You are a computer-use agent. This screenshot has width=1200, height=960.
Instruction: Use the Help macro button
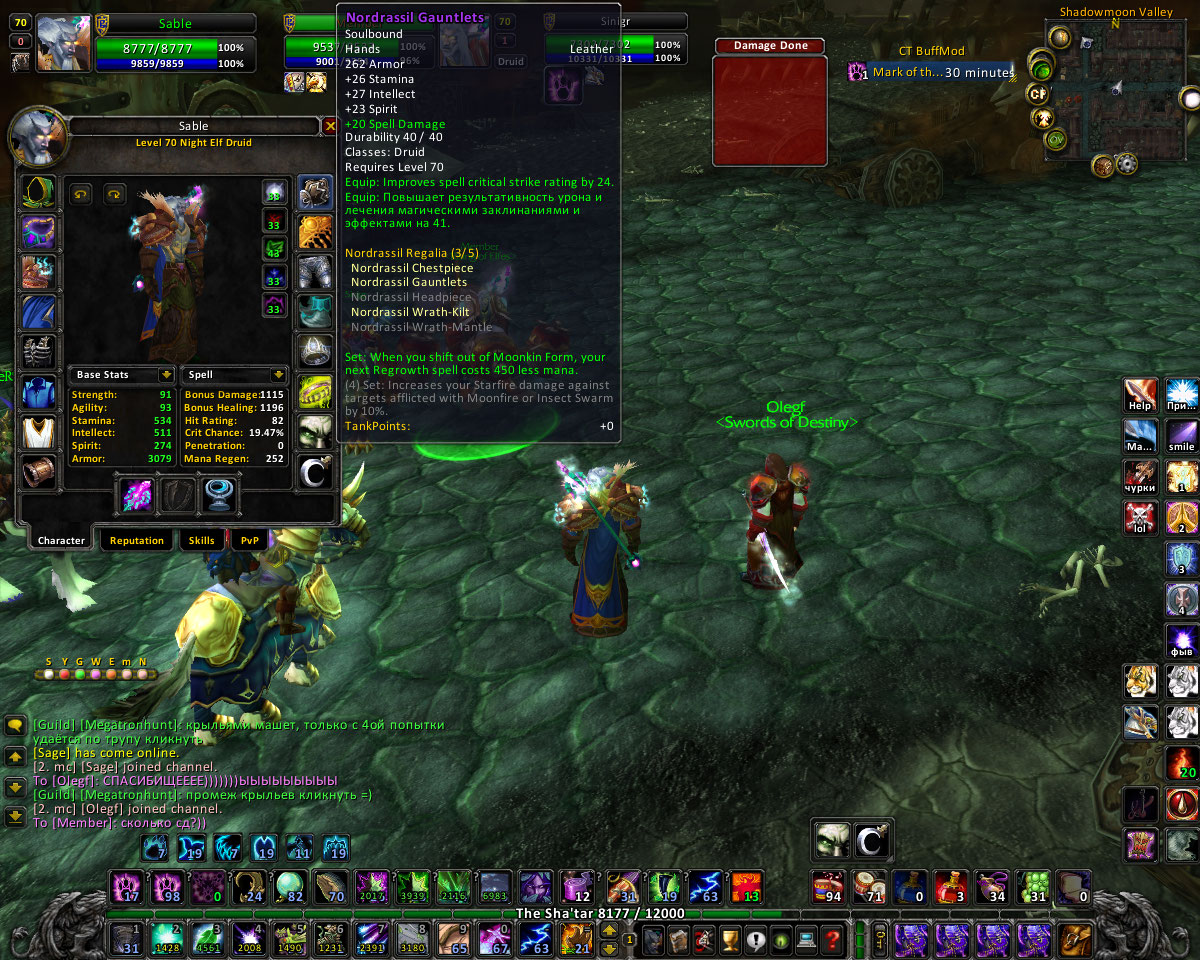click(x=1140, y=395)
